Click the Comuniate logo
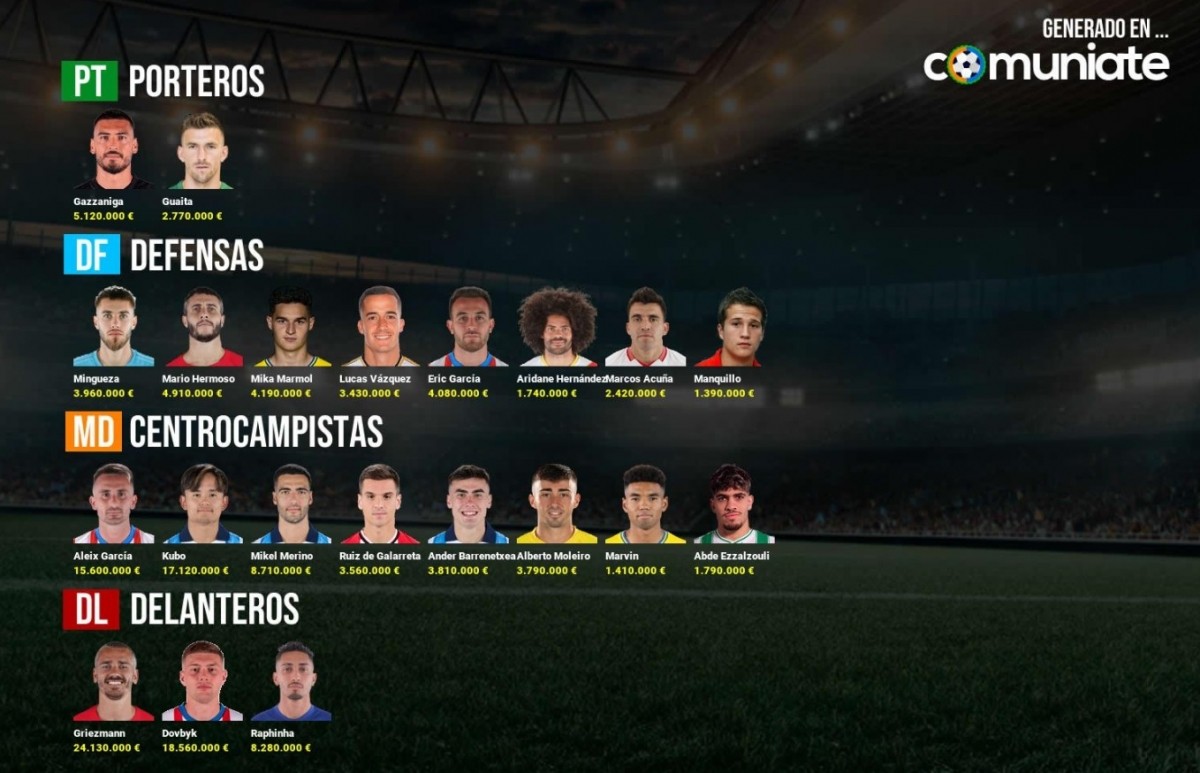Viewport: 1200px width, 773px height. click(1046, 64)
